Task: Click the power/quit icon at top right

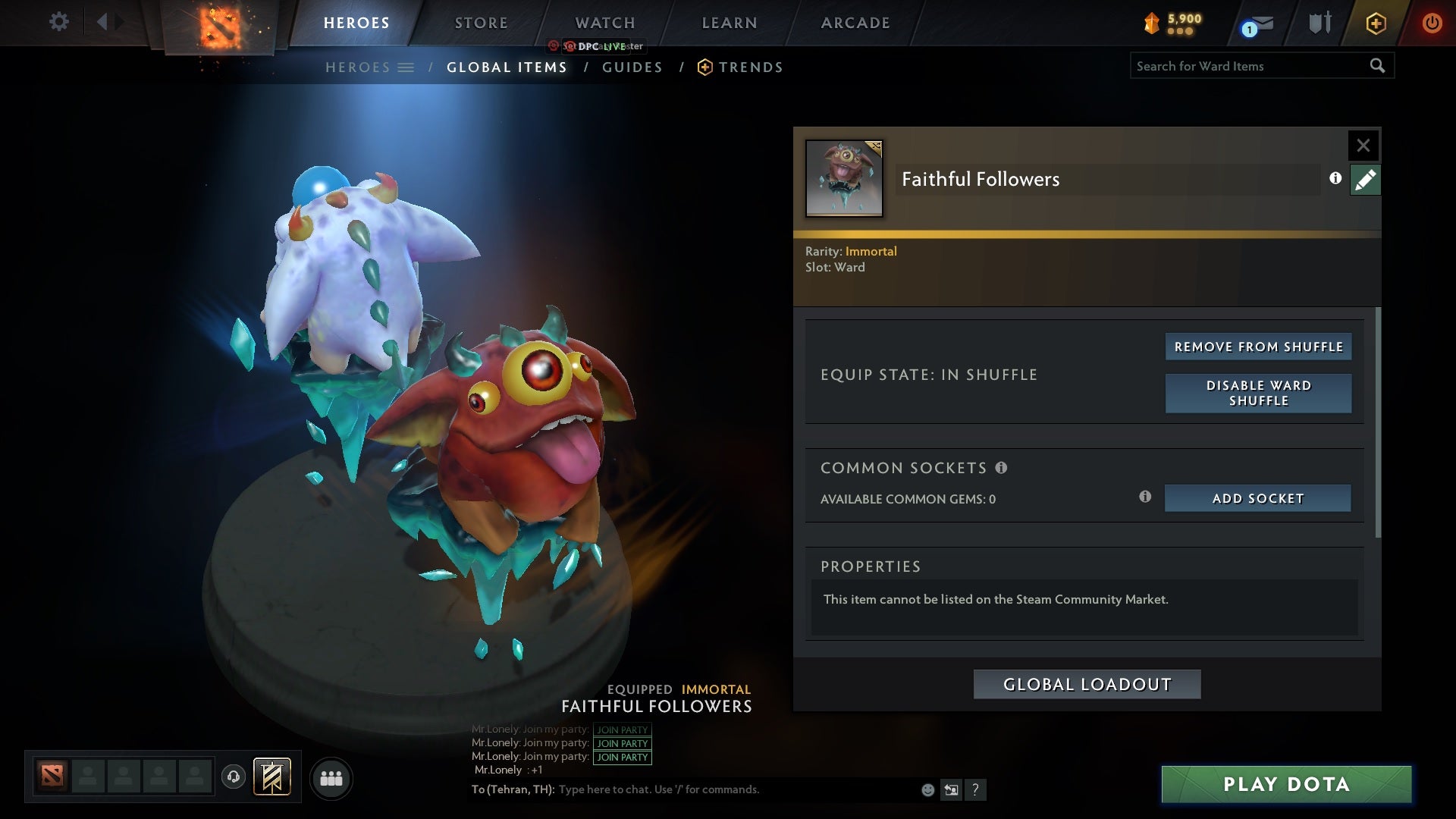Action: [x=1432, y=23]
